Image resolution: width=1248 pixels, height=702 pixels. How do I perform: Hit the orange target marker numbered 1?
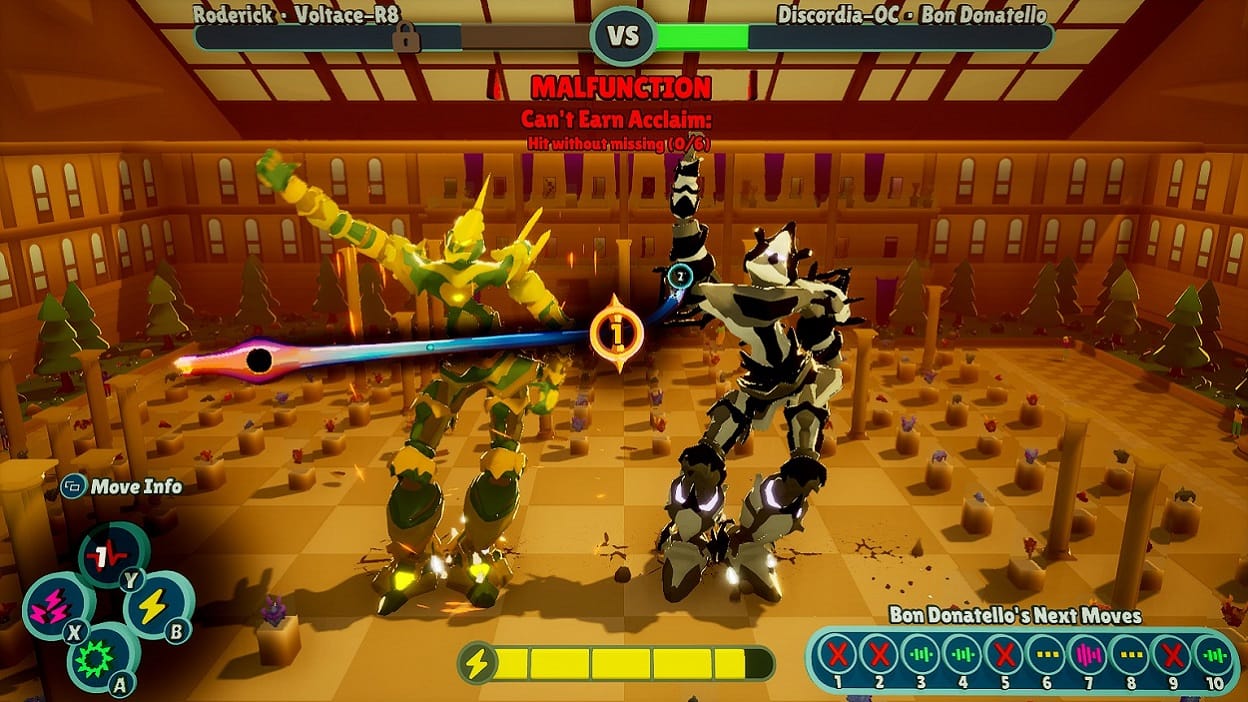click(615, 331)
